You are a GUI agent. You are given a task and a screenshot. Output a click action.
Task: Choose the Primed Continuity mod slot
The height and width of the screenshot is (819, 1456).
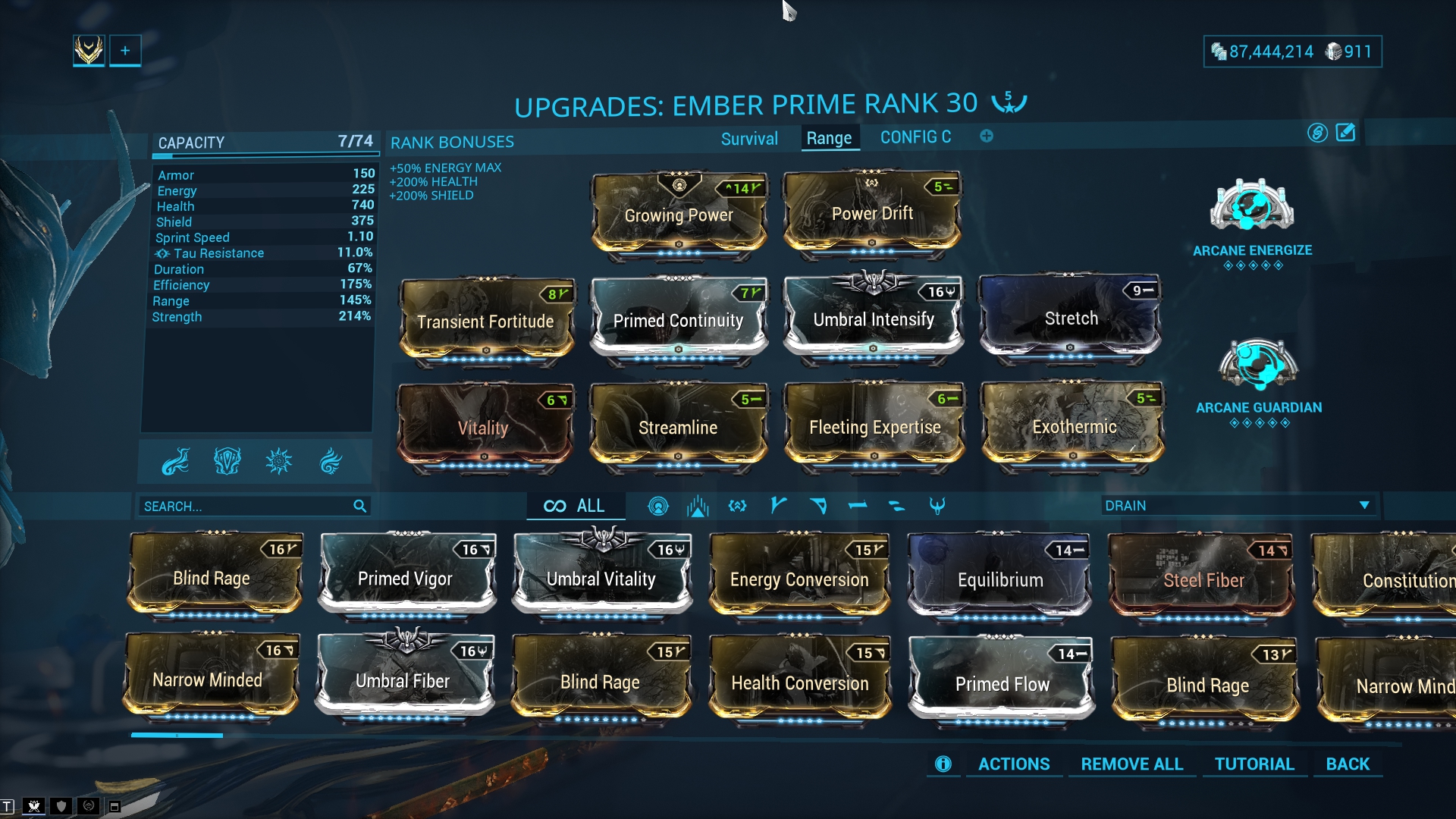pos(678,321)
